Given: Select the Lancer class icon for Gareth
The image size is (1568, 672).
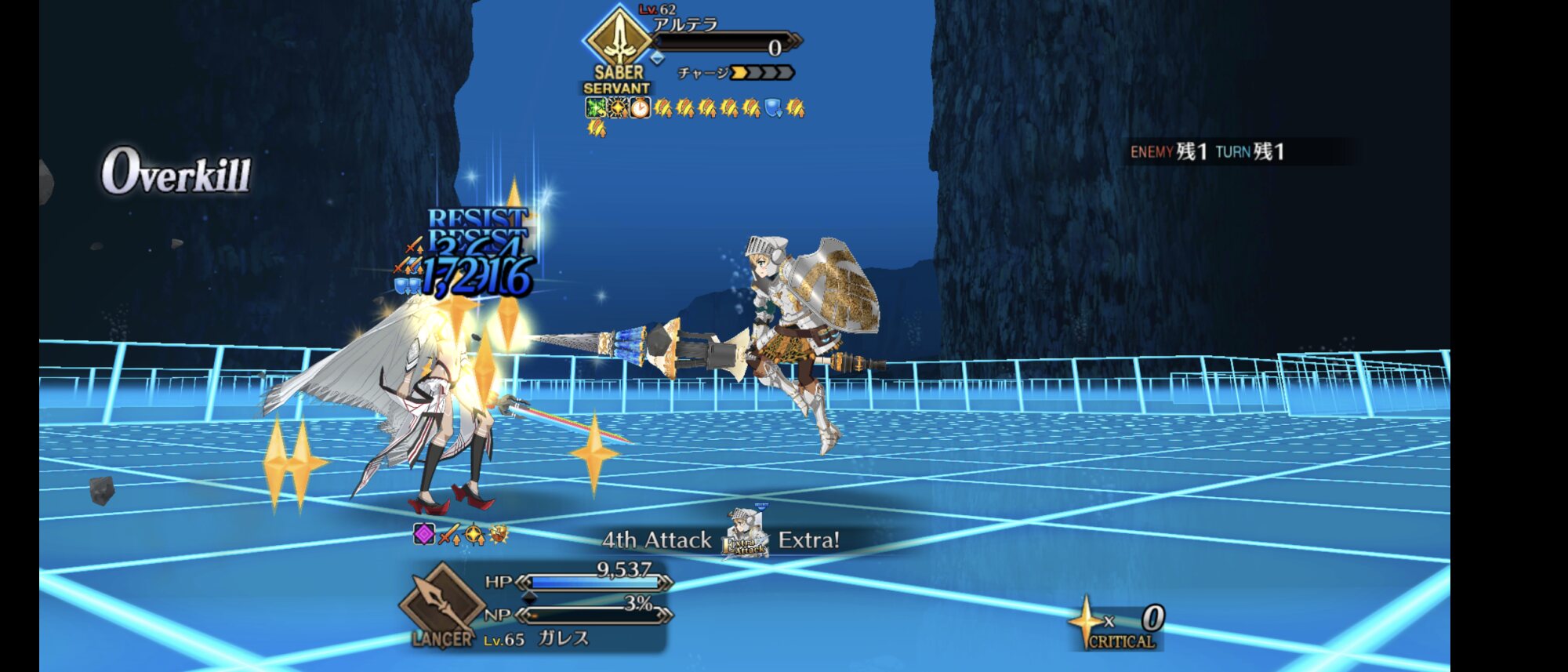Looking at the screenshot, I should (441, 604).
